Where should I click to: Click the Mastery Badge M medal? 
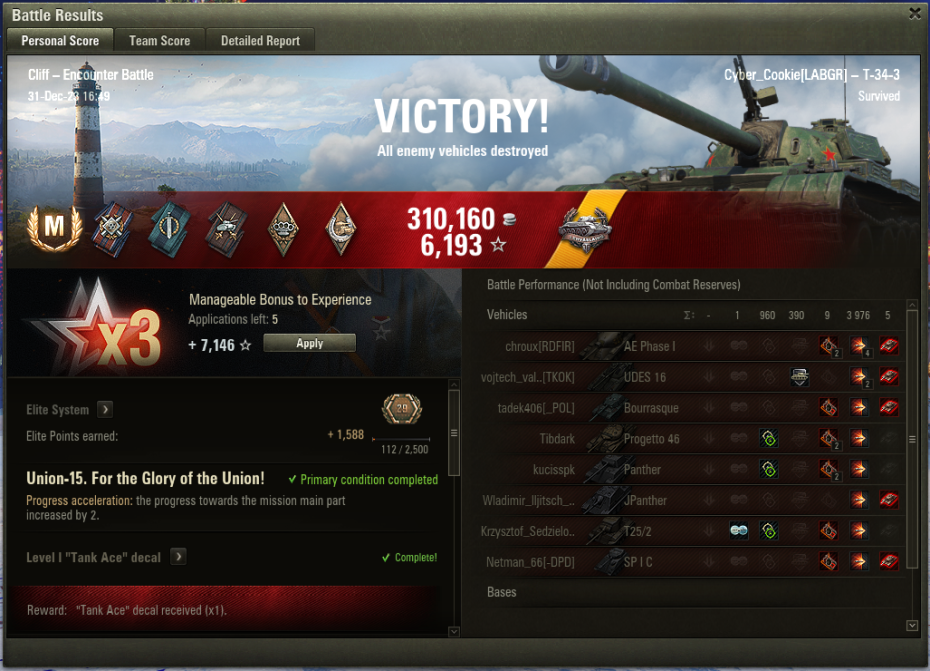[x=54, y=229]
